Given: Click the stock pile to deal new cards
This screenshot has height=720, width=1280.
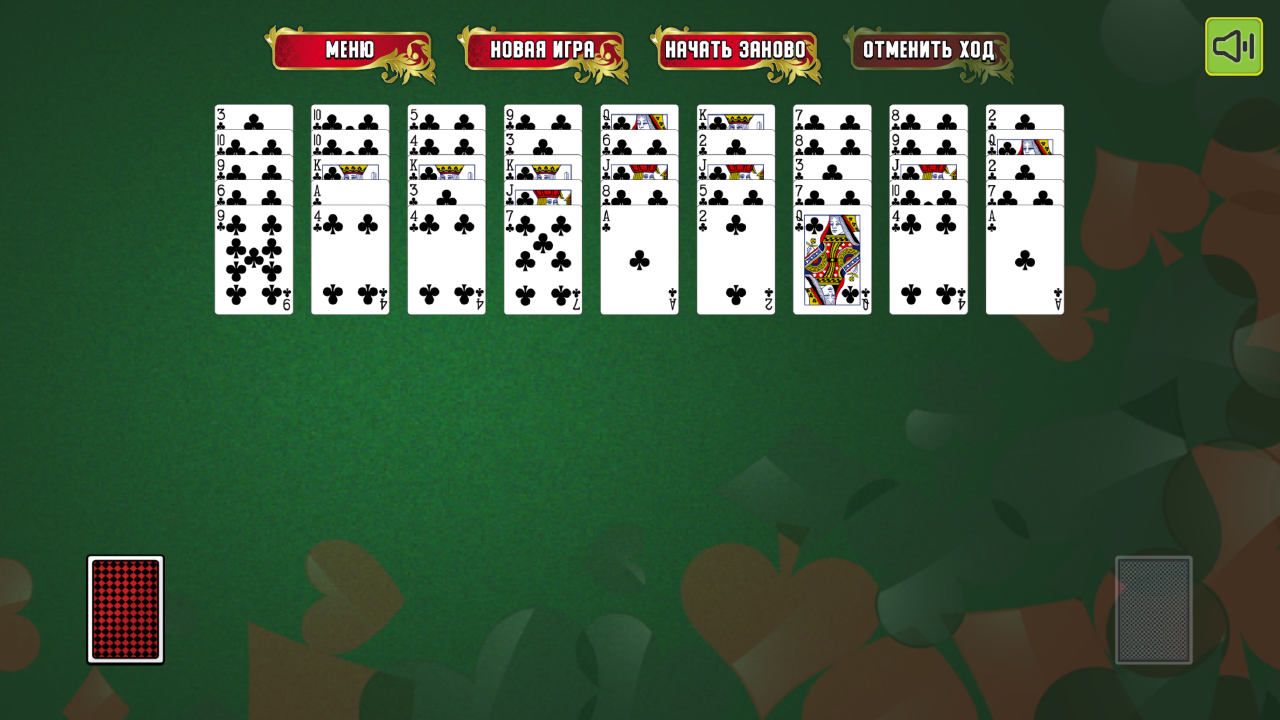Looking at the screenshot, I should pos(124,608).
